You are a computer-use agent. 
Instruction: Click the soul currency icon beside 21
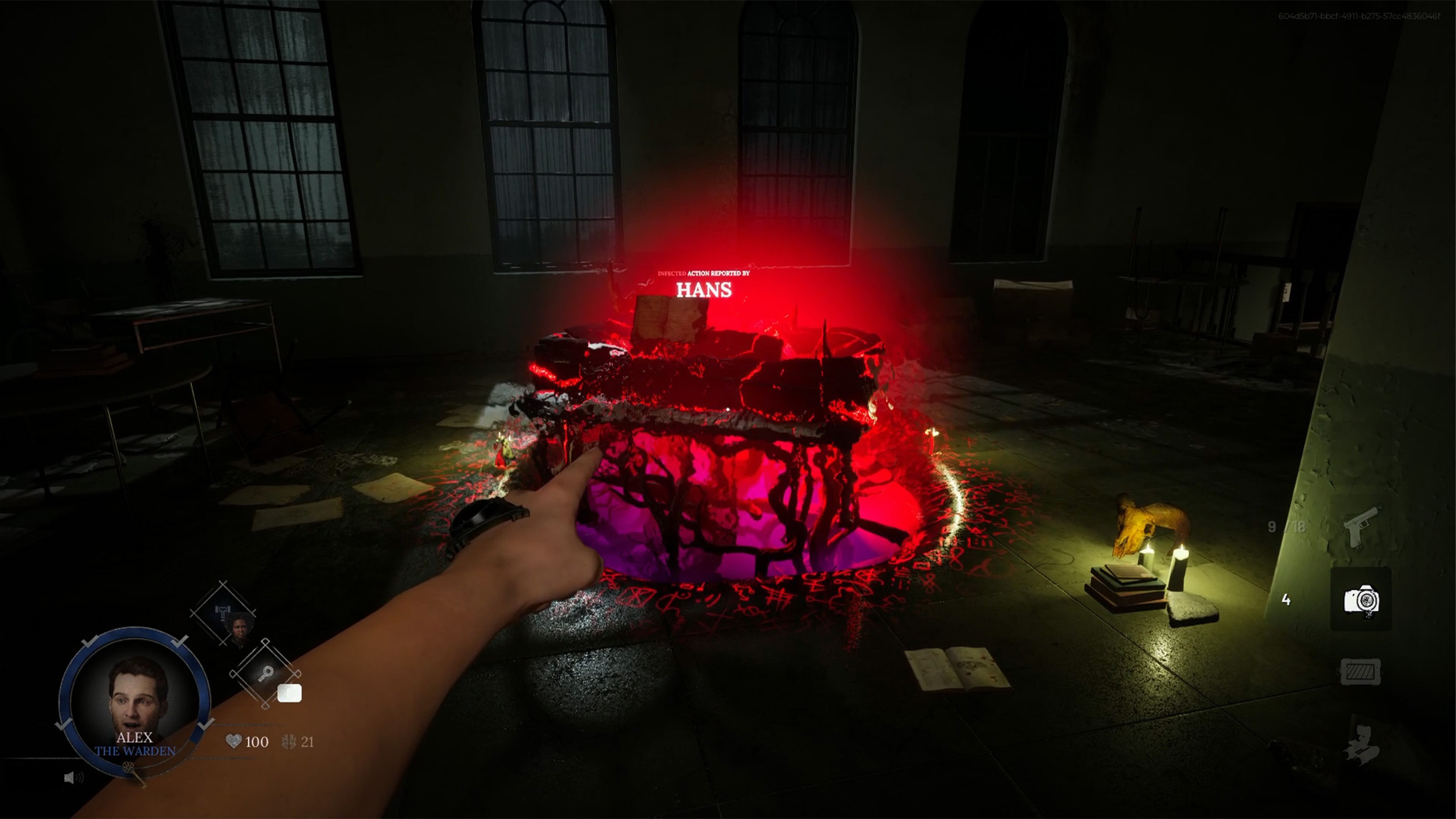coord(288,741)
